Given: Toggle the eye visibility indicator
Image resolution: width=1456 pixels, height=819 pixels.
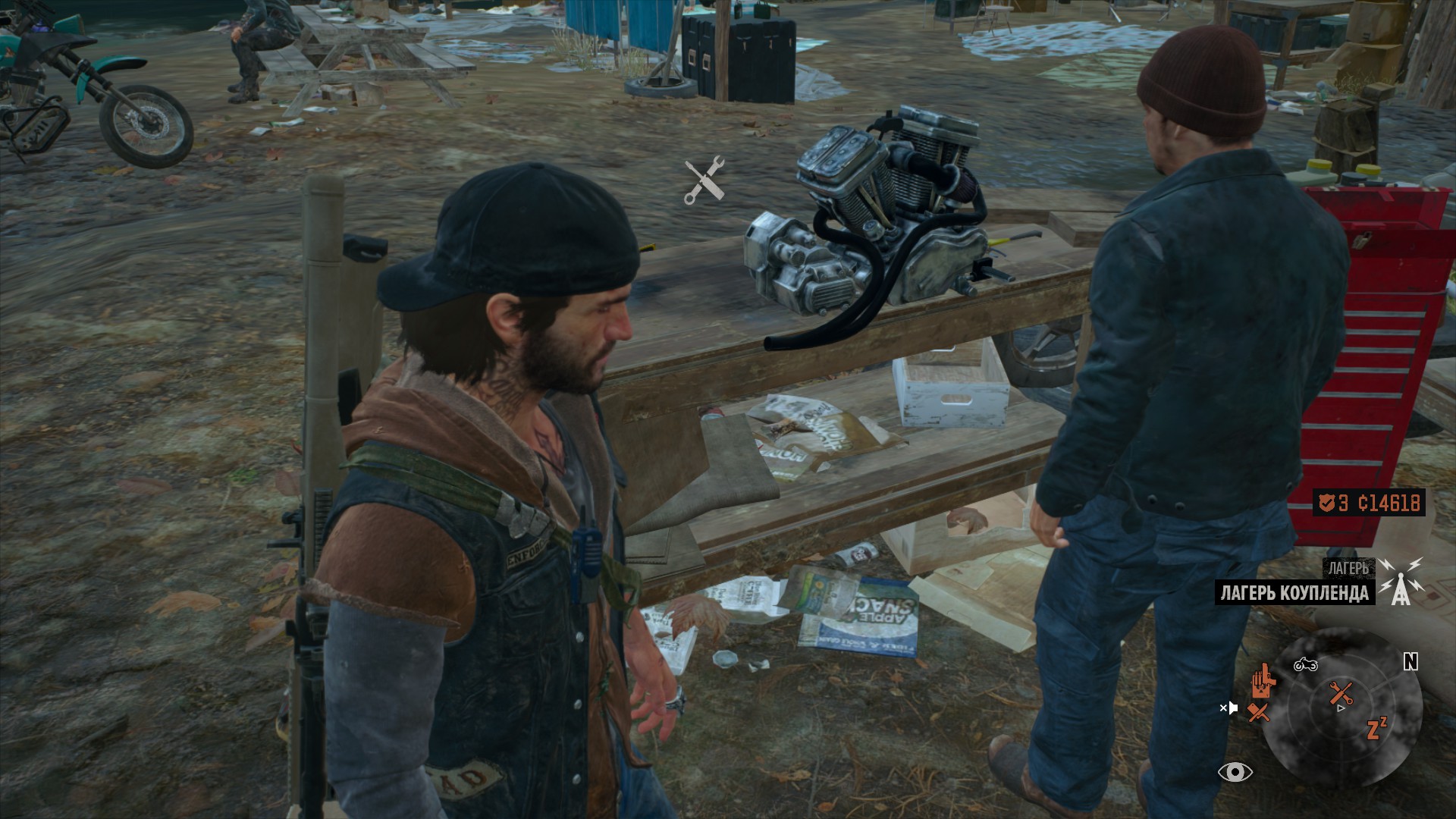Looking at the screenshot, I should 1235,772.
